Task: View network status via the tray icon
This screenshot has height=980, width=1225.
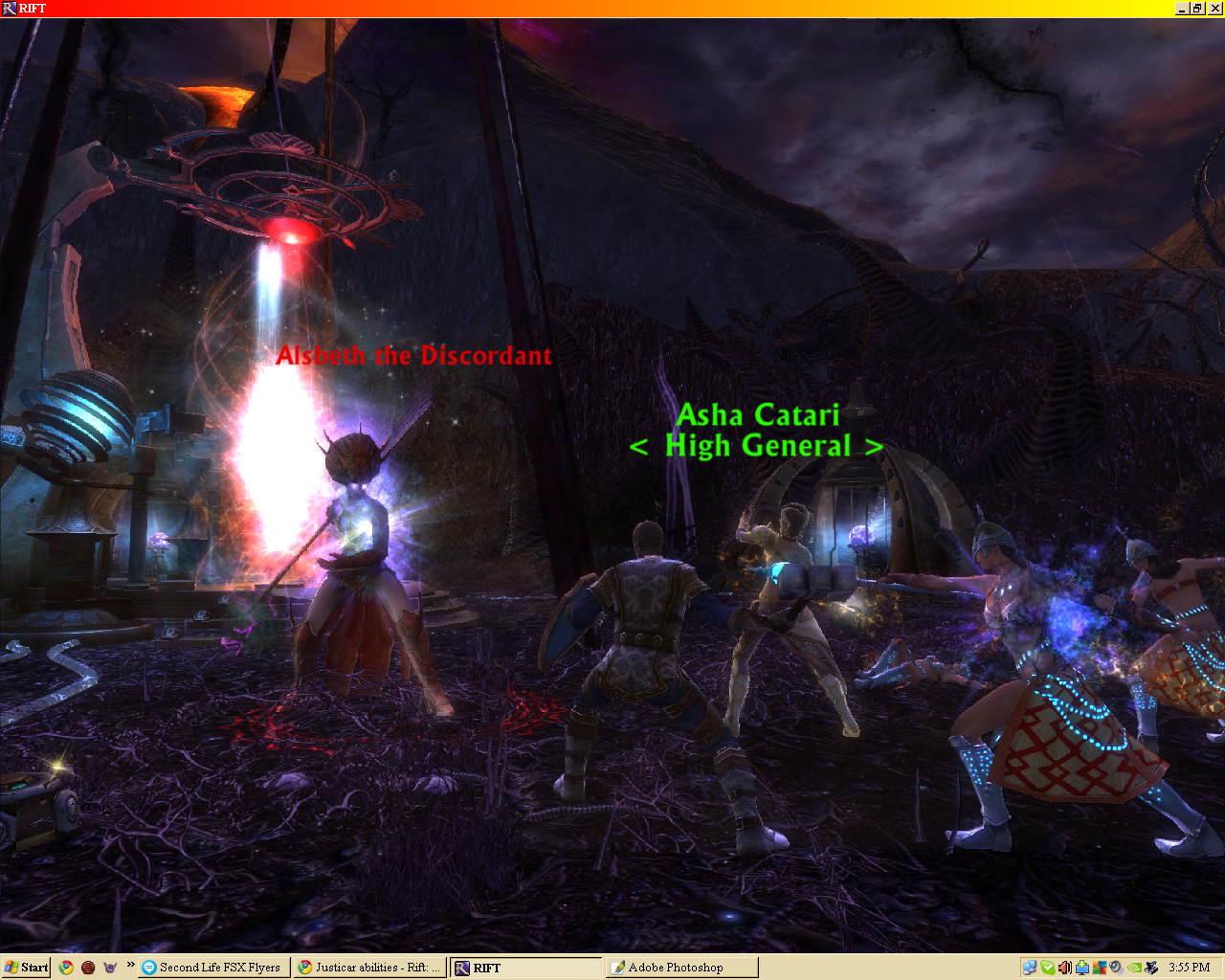Action: click(x=1030, y=968)
